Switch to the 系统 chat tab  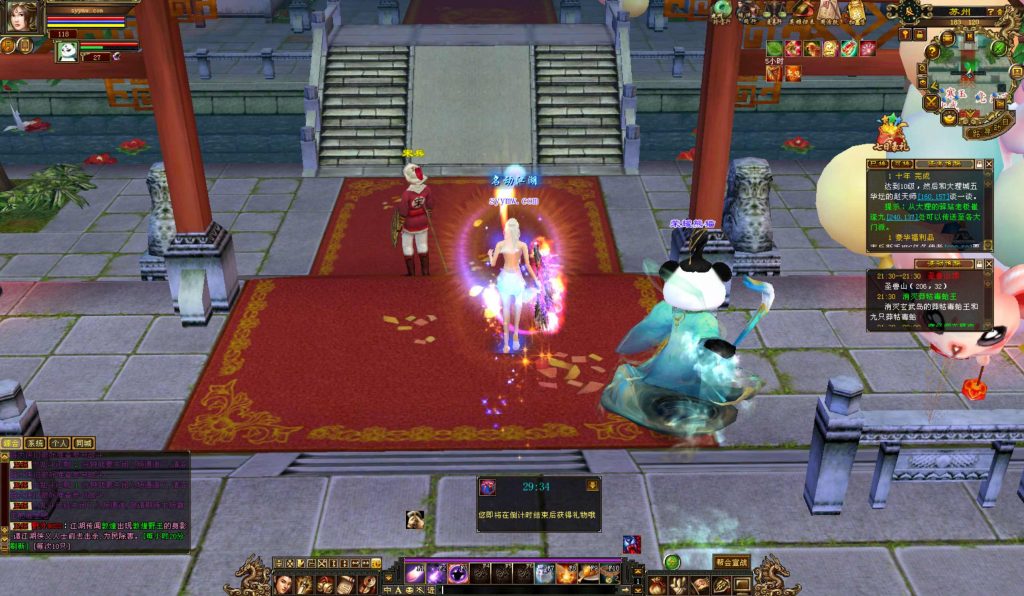(x=36, y=442)
